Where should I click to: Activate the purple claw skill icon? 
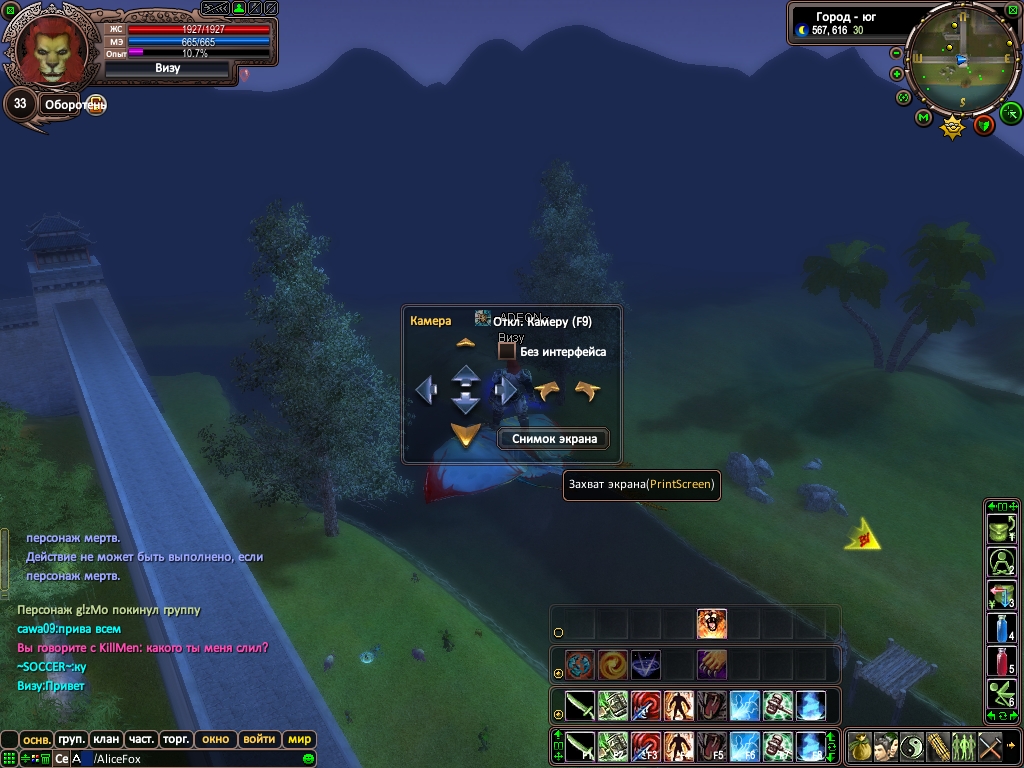pos(711,664)
